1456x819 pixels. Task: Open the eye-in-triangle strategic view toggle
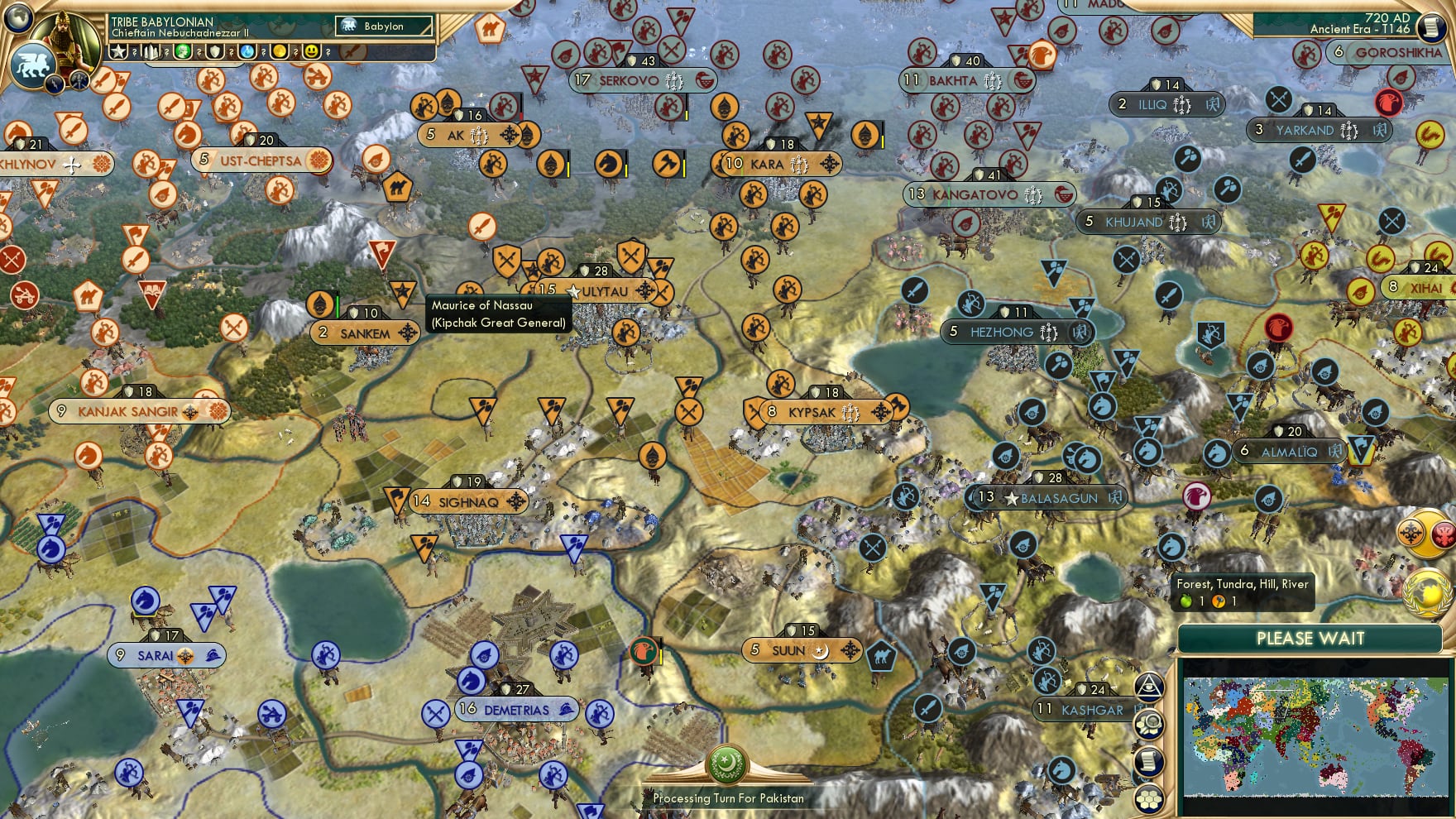pyautogui.click(x=1149, y=687)
